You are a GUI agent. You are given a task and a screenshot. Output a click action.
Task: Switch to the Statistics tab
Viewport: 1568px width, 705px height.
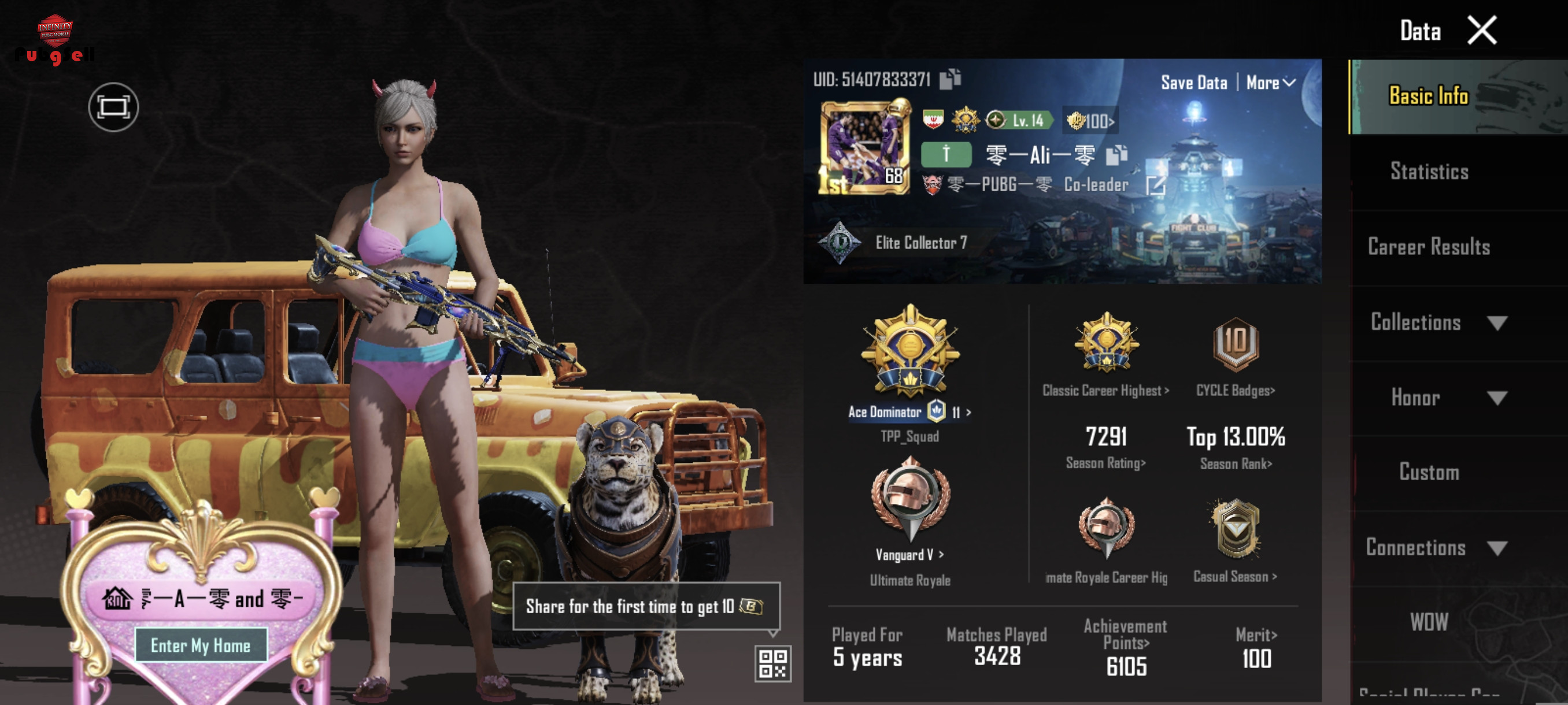click(1429, 172)
